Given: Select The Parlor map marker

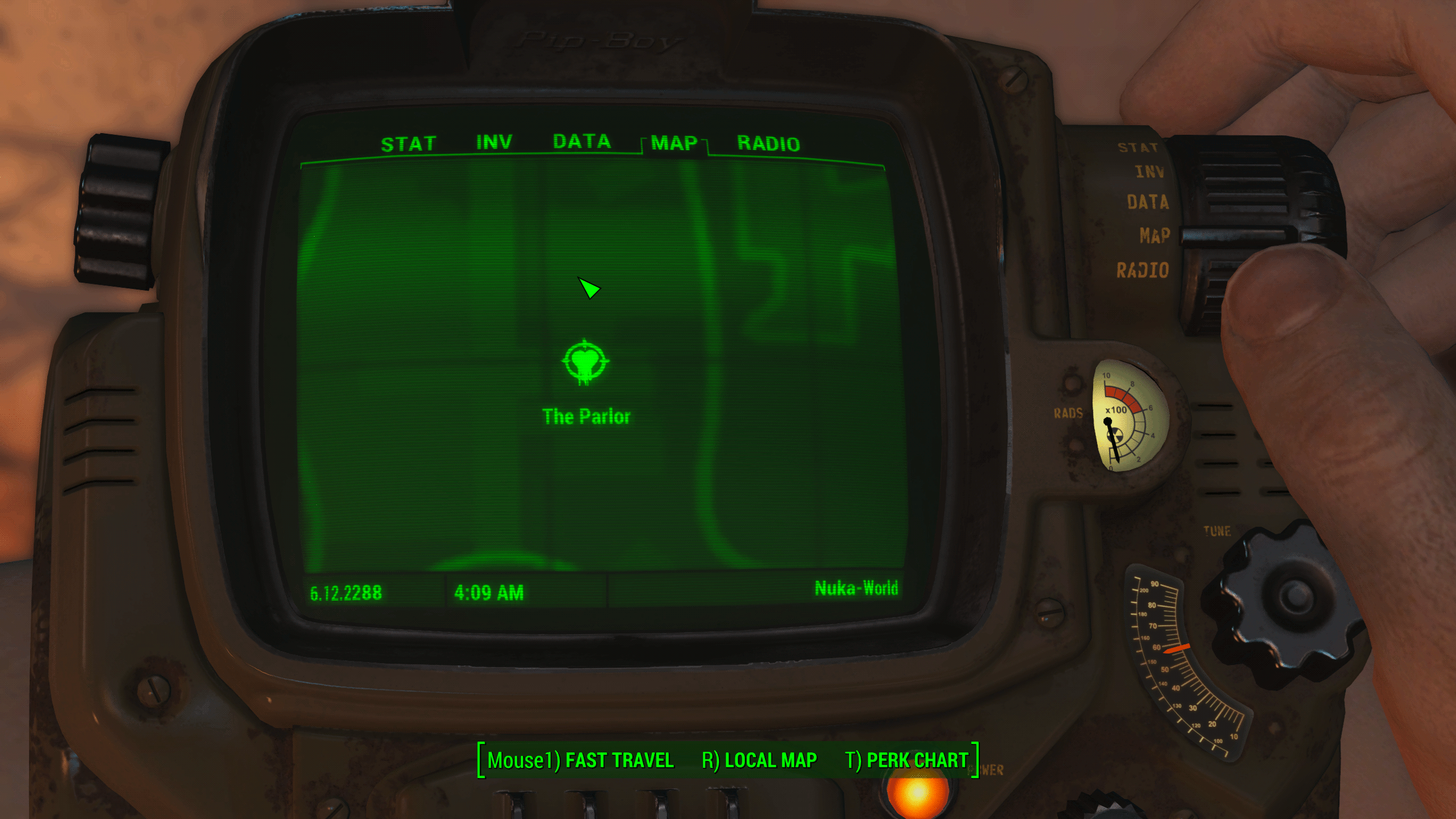Looking at the screenshot, I should point(585,363).
